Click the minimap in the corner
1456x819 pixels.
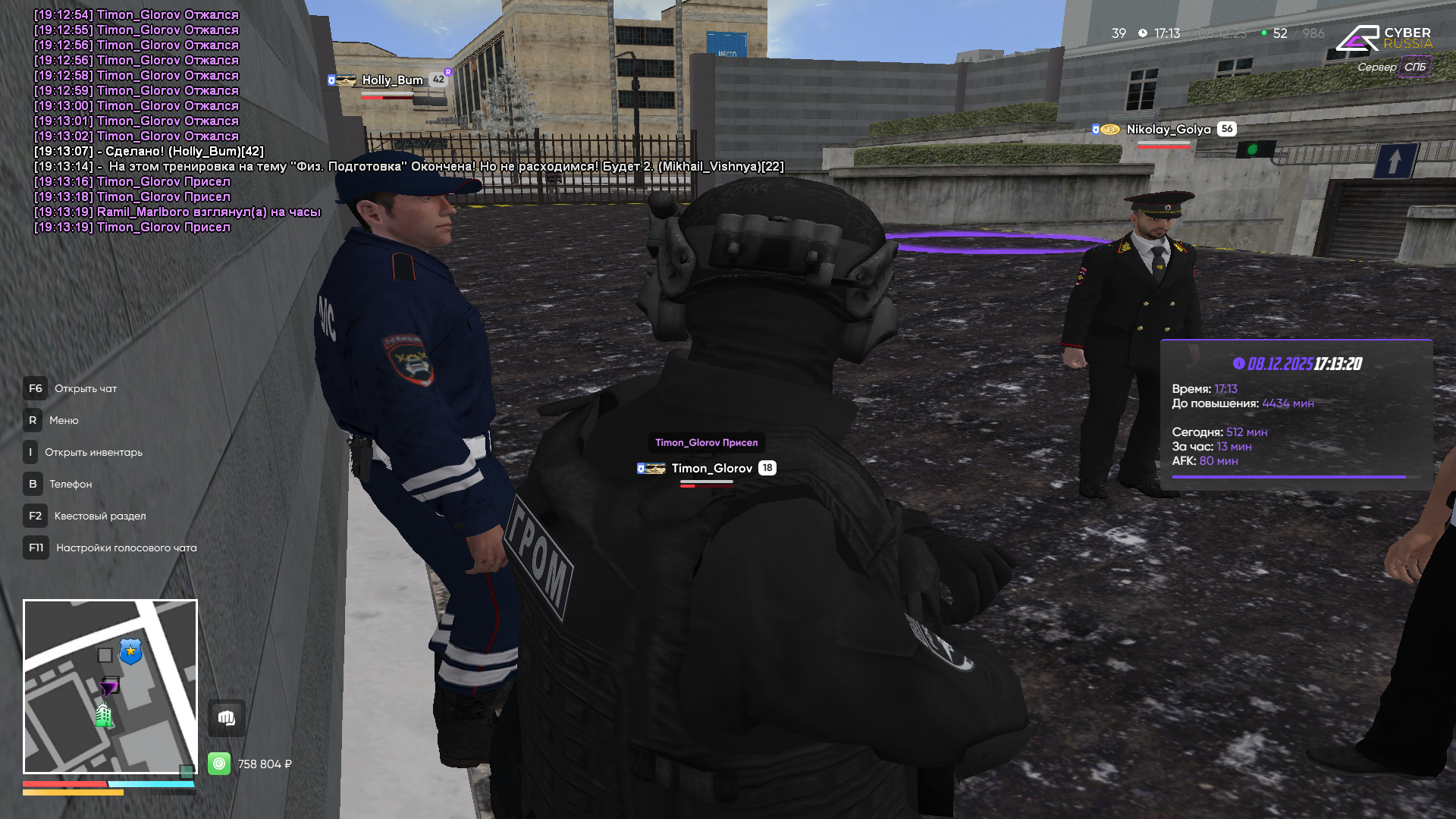[110, 686]
